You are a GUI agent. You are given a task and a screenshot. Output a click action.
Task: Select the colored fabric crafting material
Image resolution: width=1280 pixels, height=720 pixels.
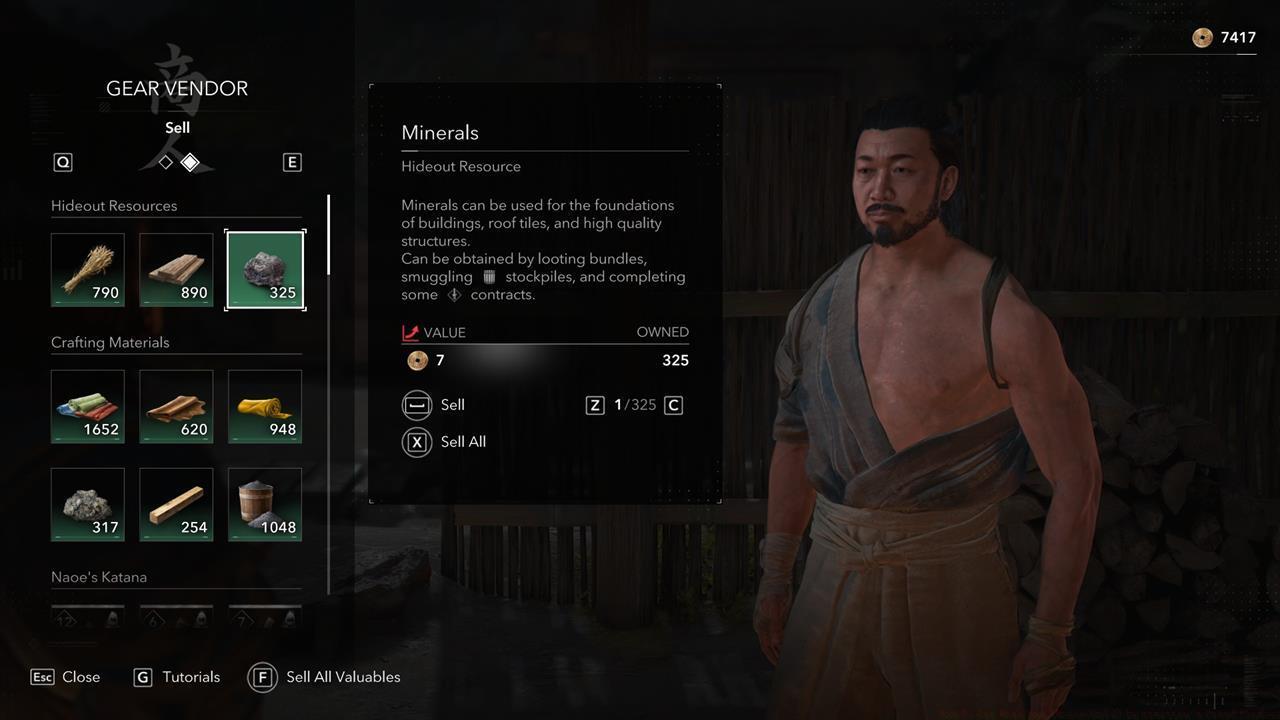tap(87, 405)
